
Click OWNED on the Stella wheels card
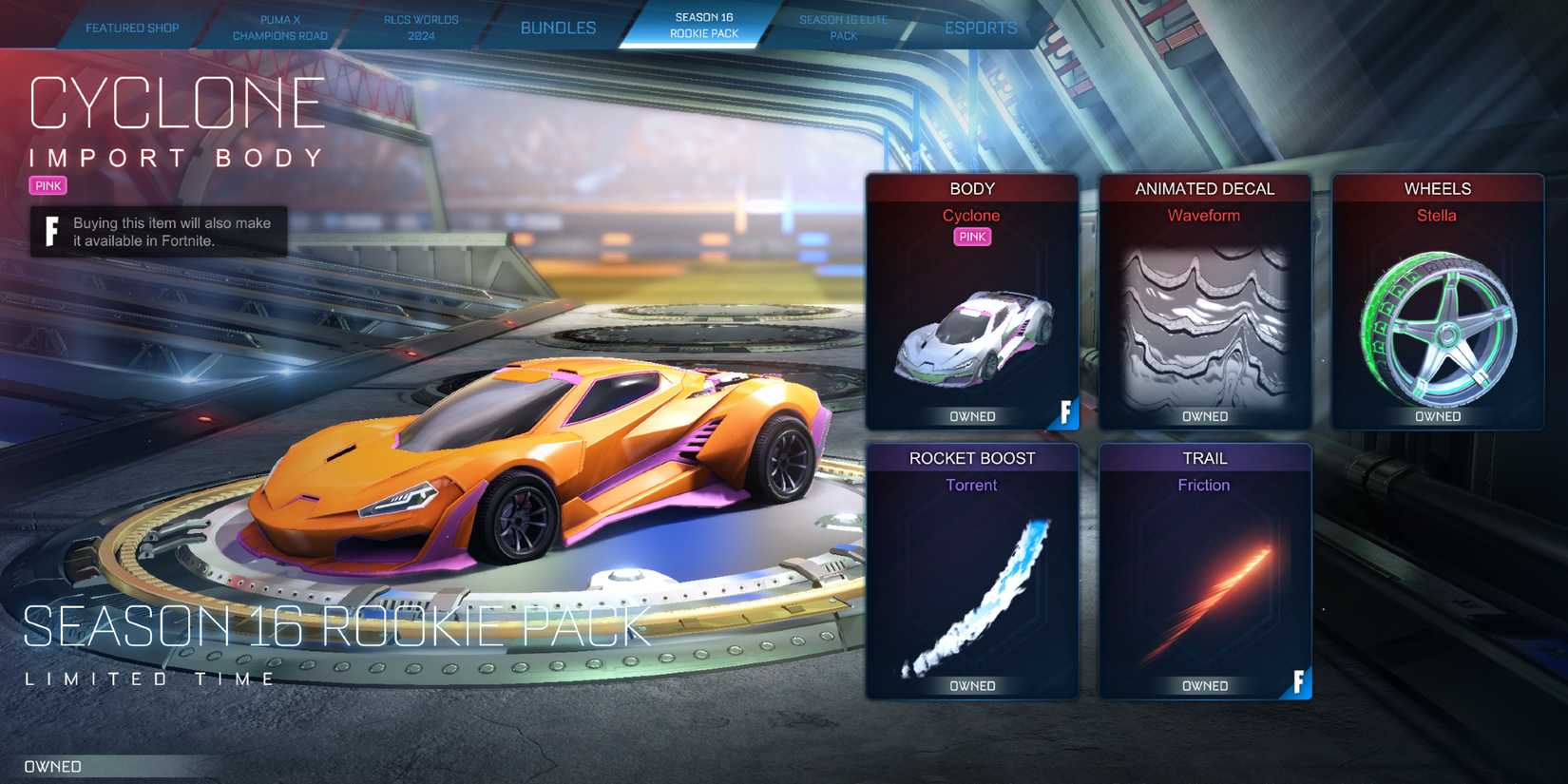tap(1437, 415)
